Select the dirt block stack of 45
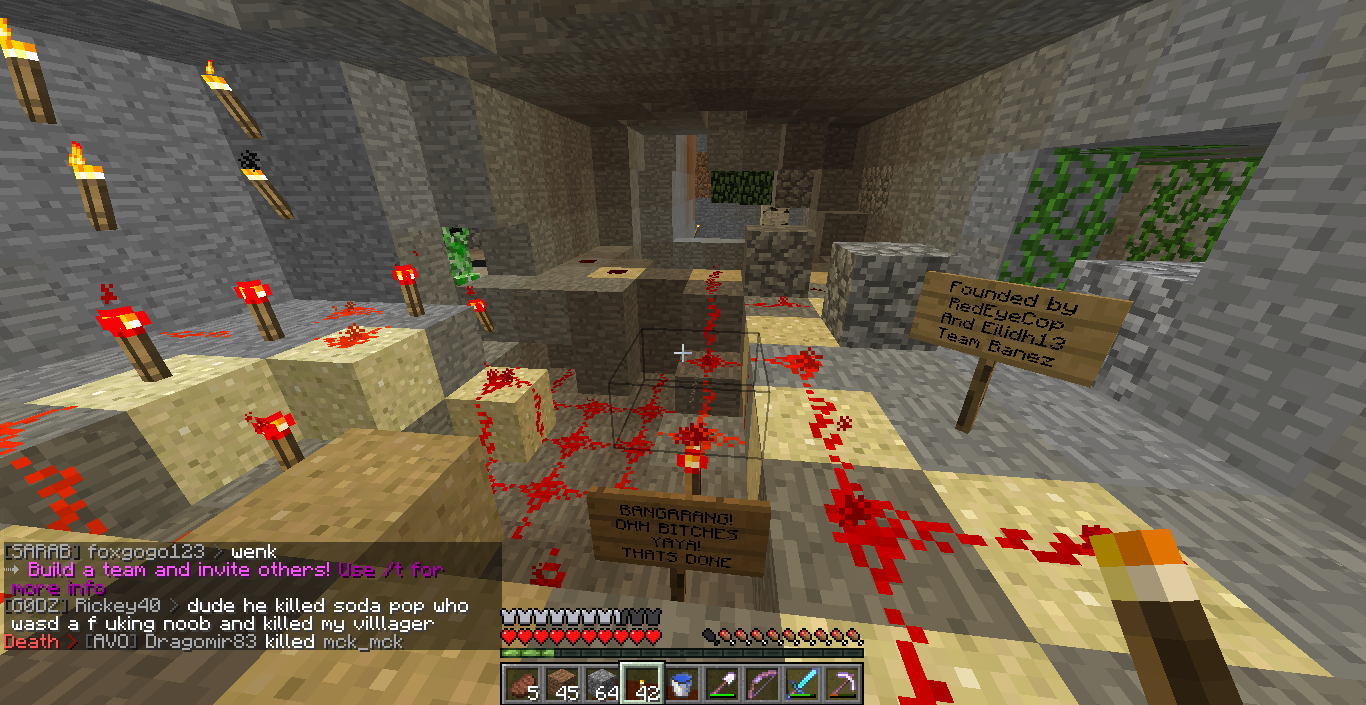 [561, 684]
